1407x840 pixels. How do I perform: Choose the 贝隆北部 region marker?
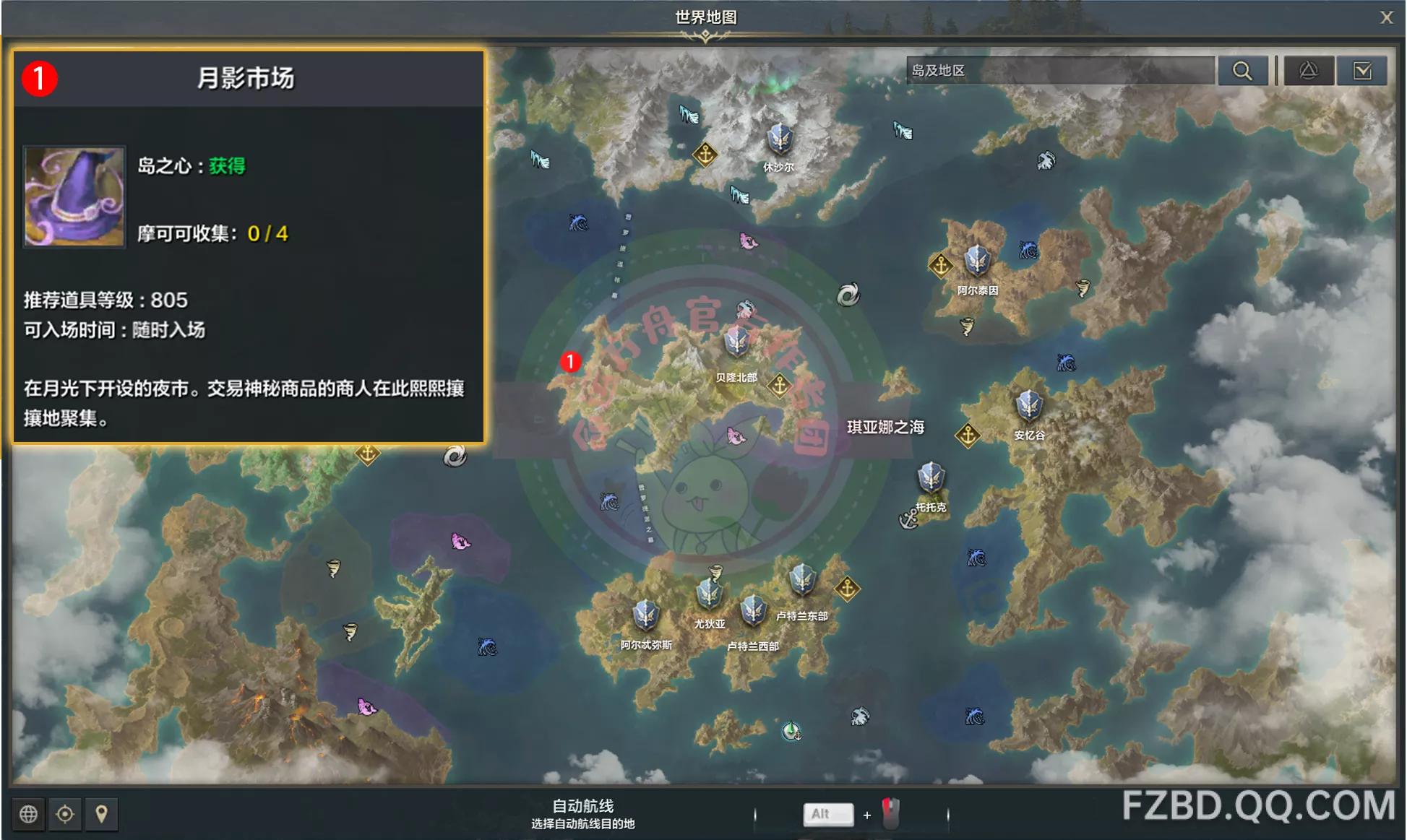point(736,342)
